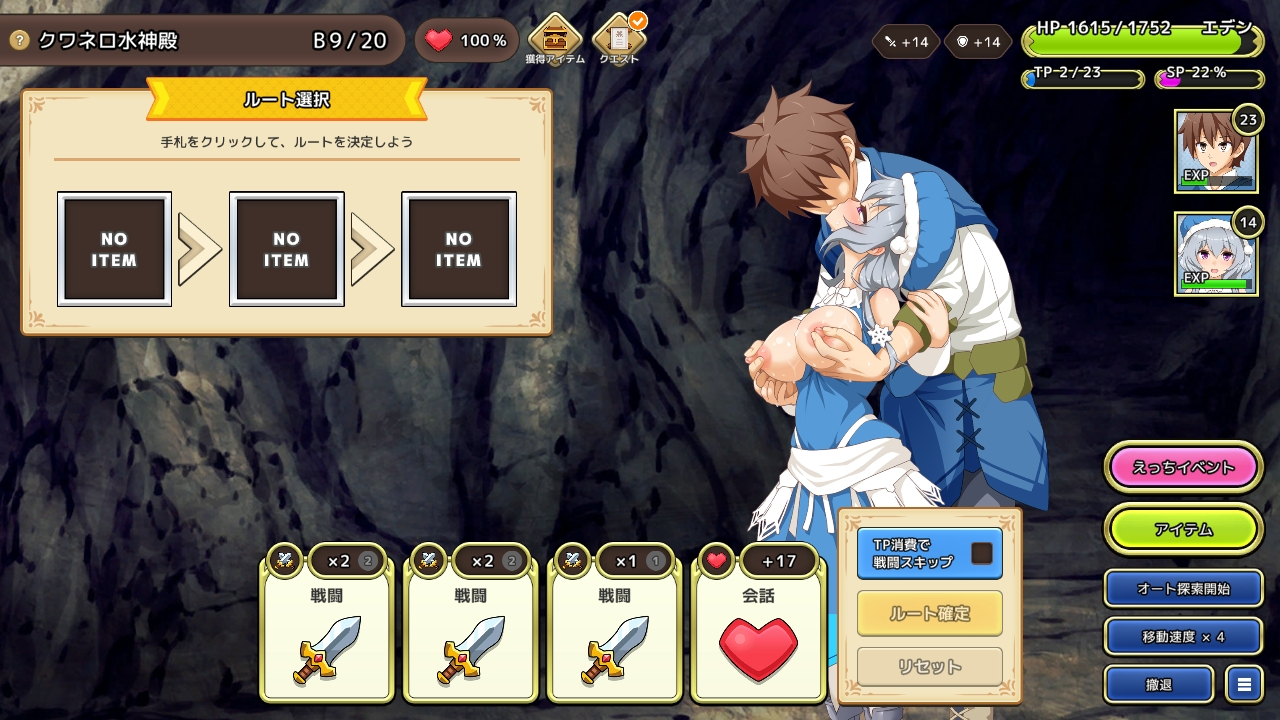Viewport: 1280px width, 720px height.
Task: Click the 撤退 retreat button
Action: (1158, 684)
